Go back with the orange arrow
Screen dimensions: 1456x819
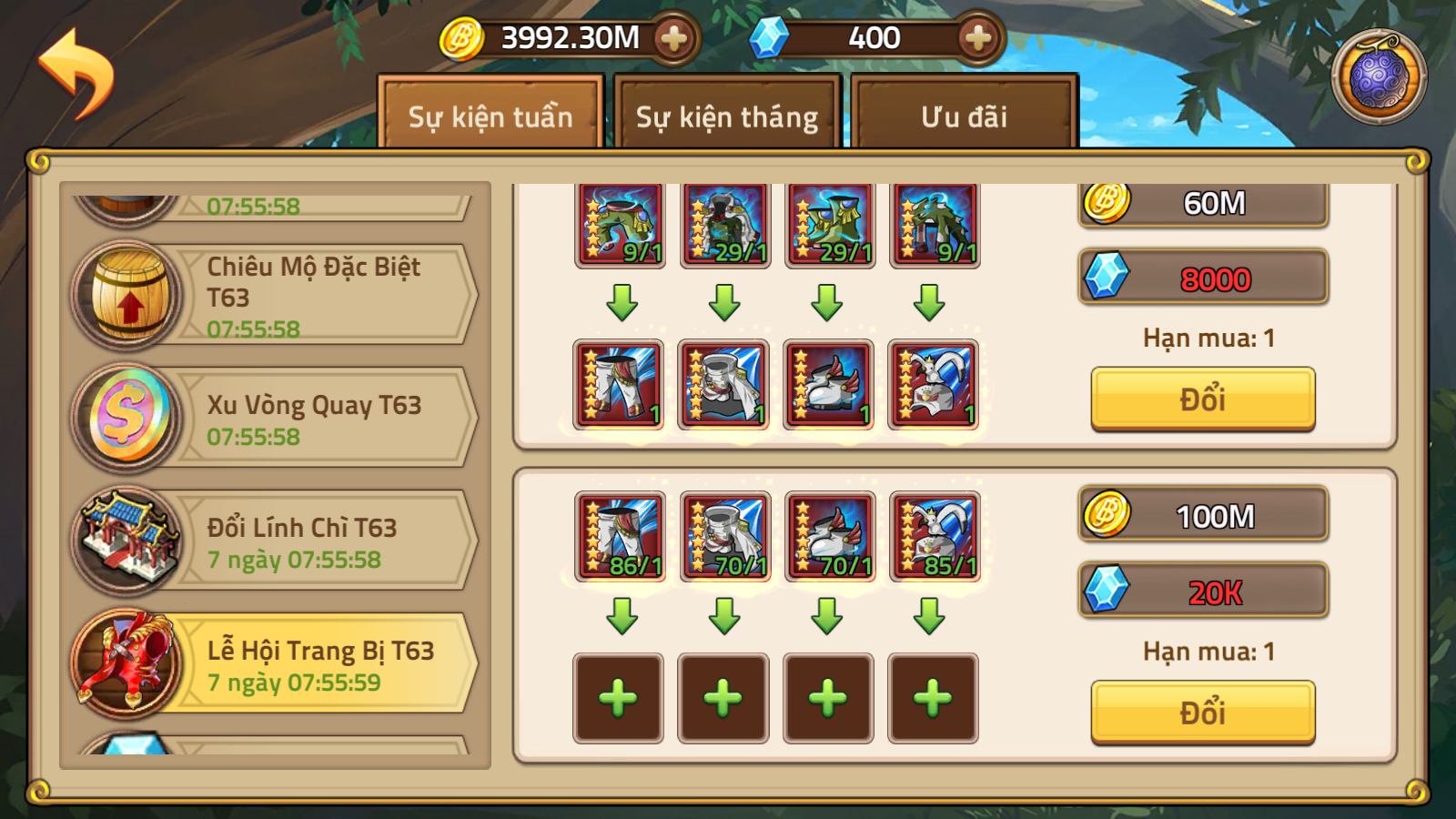click(76, 73)
